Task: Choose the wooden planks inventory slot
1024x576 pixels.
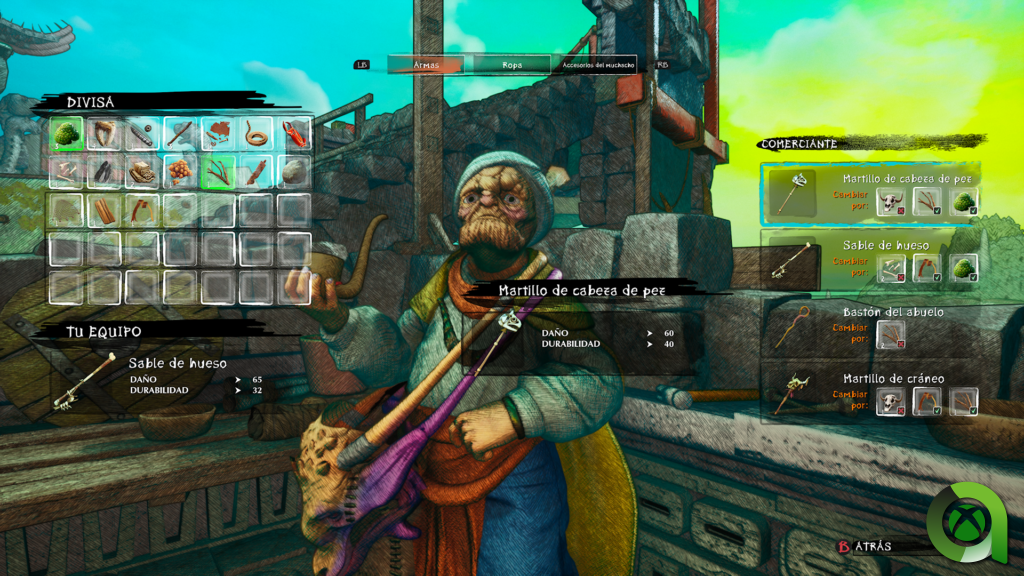Action: coord(104,210)
